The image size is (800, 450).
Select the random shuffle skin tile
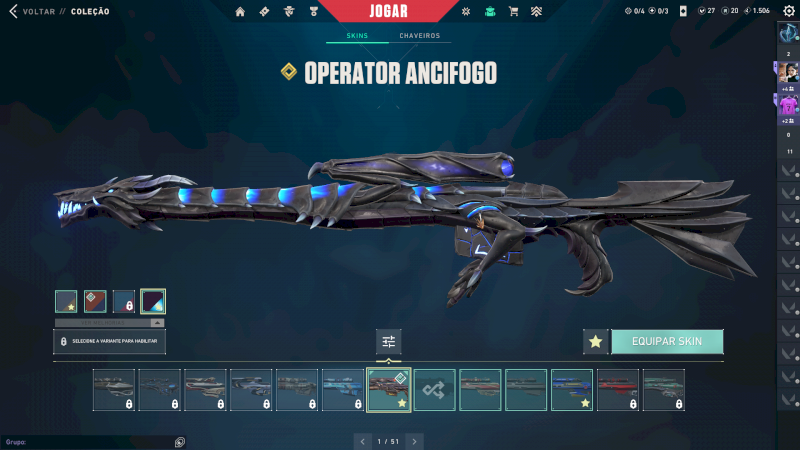(435, 390)
